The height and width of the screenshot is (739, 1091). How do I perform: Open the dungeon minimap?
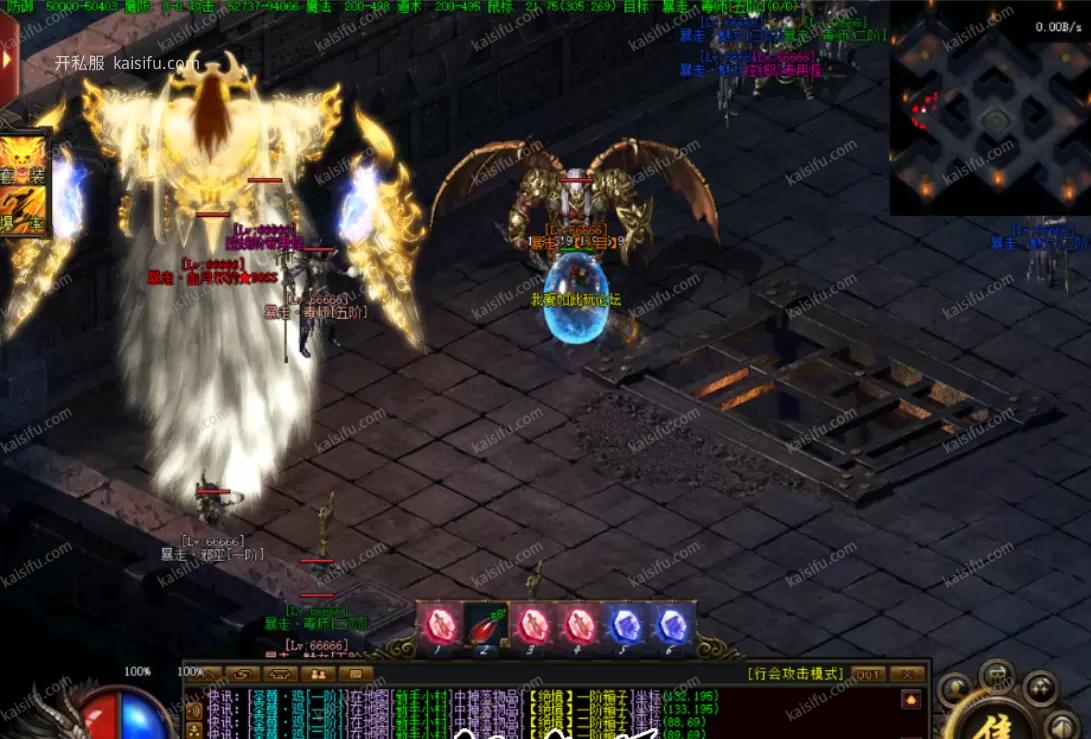point(988,110)
